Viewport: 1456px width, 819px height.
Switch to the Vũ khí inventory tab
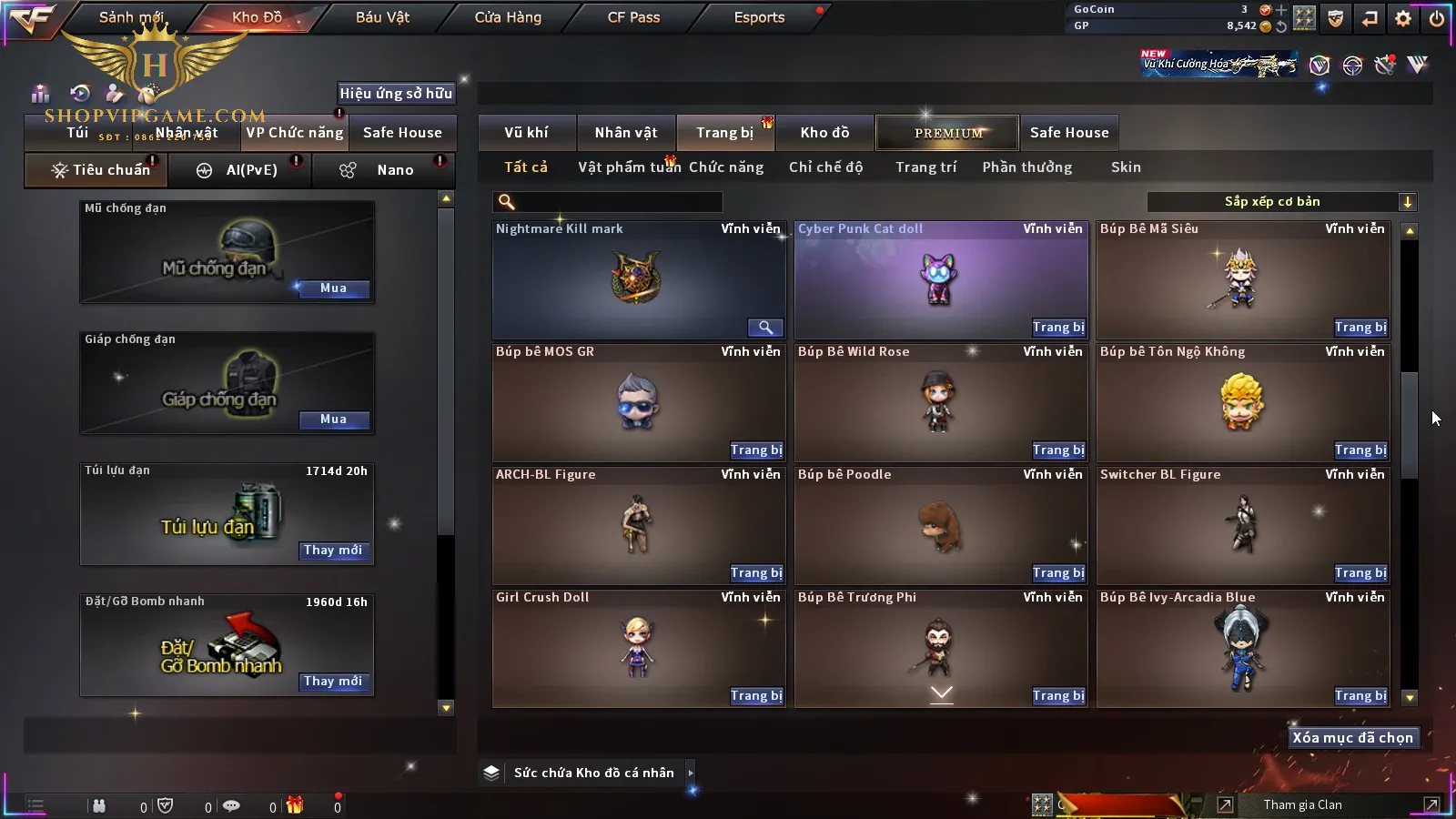pos(526,133)
